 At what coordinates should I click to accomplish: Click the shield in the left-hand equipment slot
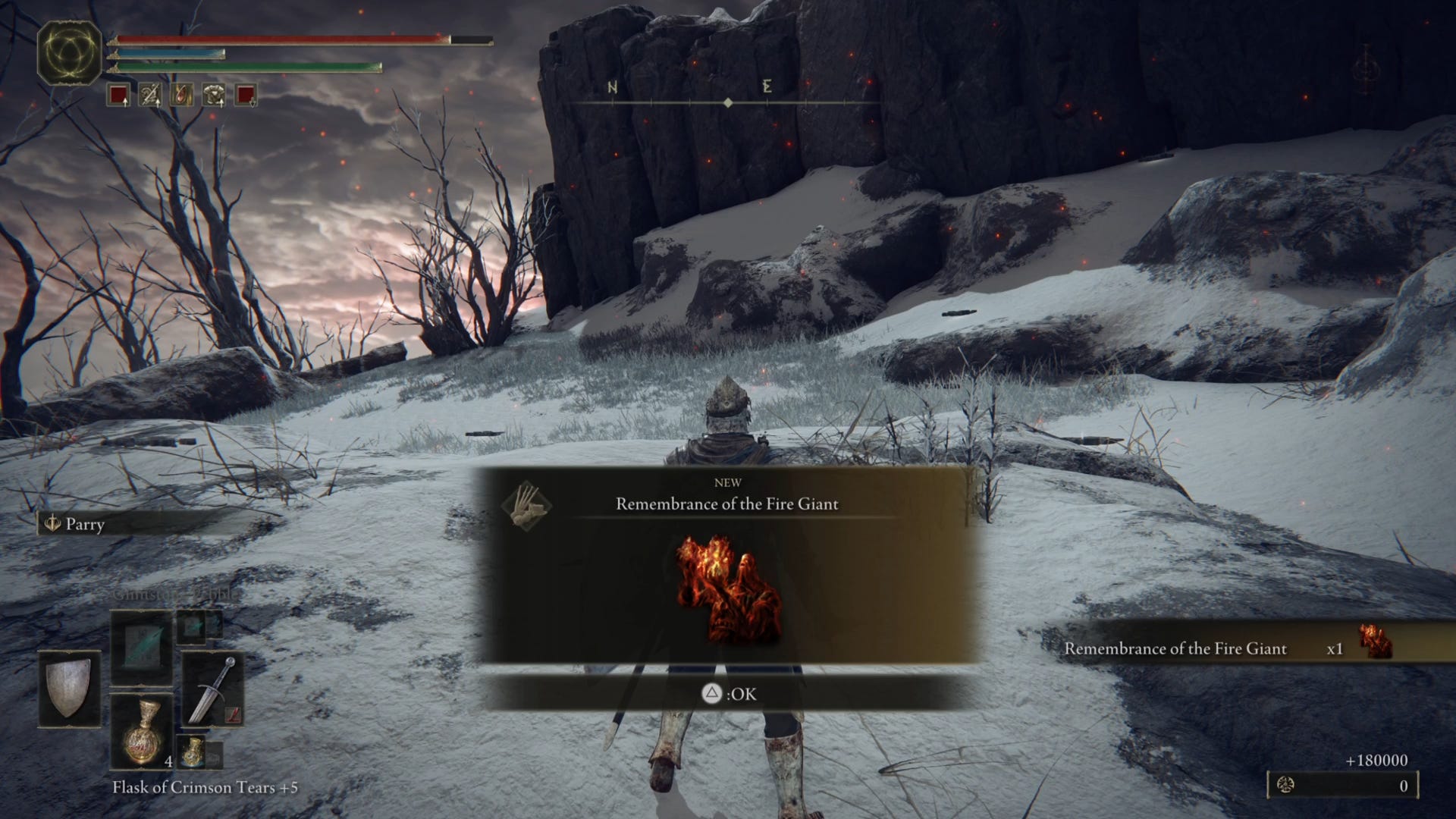pyautogui.click(x=69, y=689)
